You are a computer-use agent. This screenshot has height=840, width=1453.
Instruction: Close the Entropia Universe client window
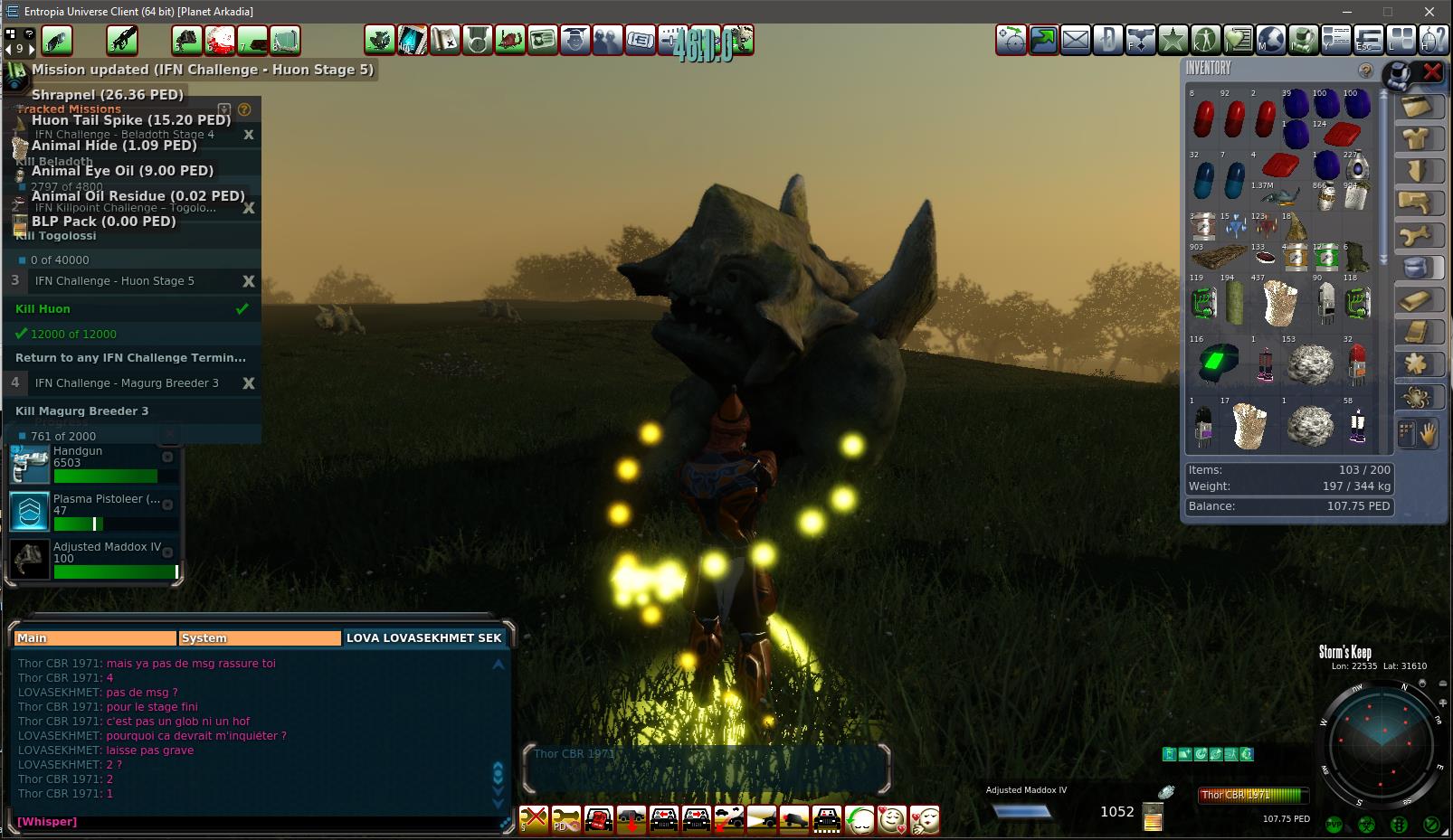click(1429, 12)
